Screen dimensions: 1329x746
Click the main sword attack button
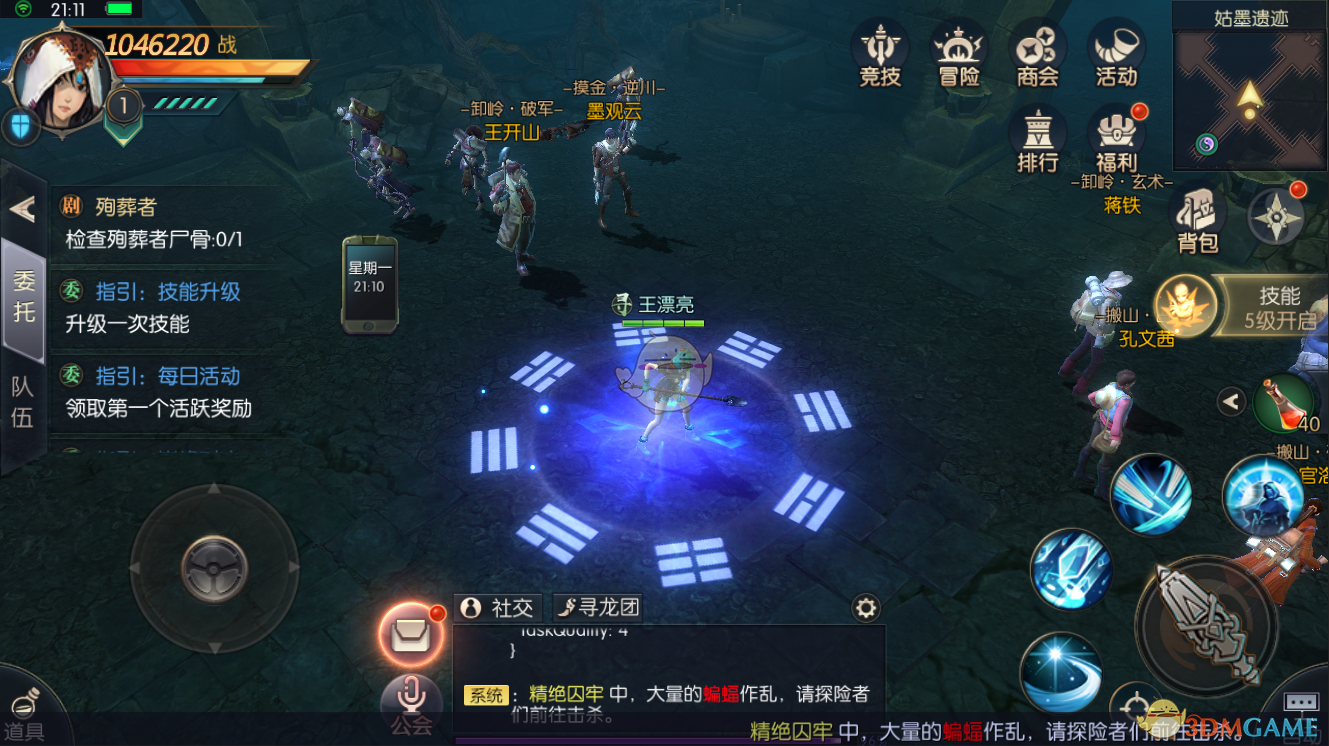click(x=1206, y=625)
